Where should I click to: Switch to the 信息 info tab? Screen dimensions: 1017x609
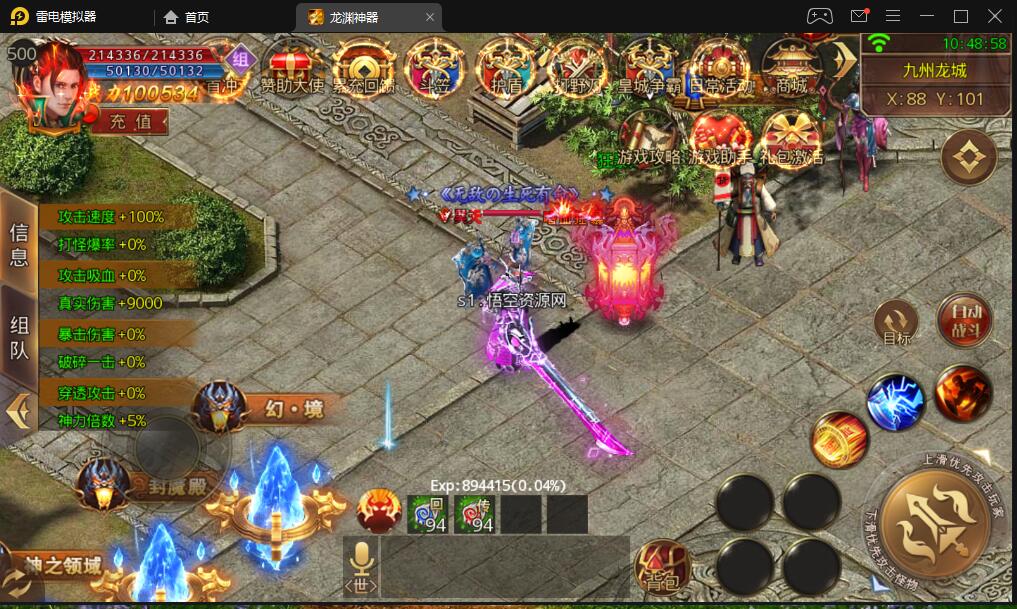click(x=19, y=244)
